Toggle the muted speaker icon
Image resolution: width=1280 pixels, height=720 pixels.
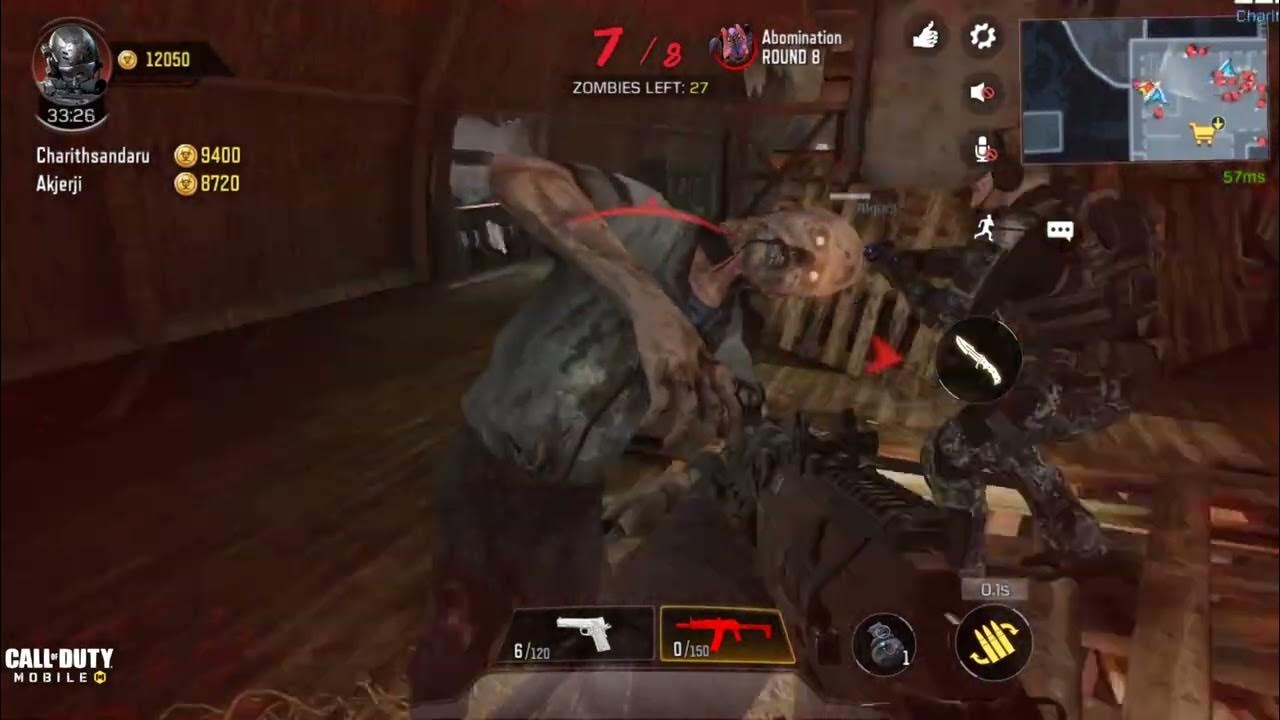983,93
